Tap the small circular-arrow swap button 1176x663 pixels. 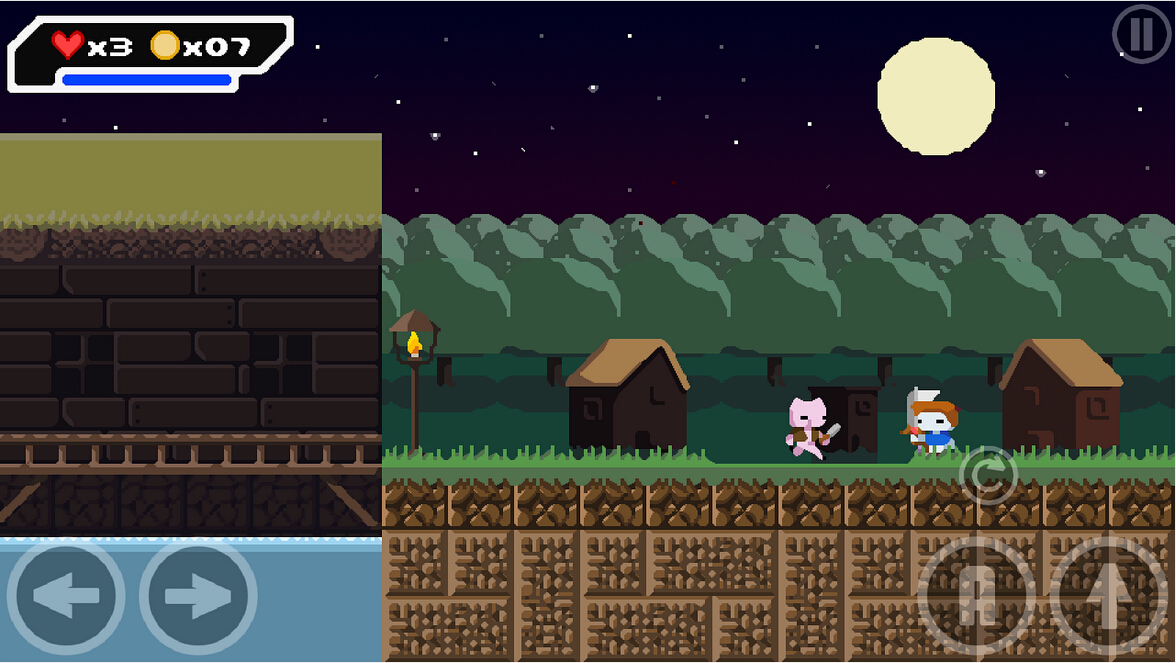pyautogui.click(x=988, y=475)
